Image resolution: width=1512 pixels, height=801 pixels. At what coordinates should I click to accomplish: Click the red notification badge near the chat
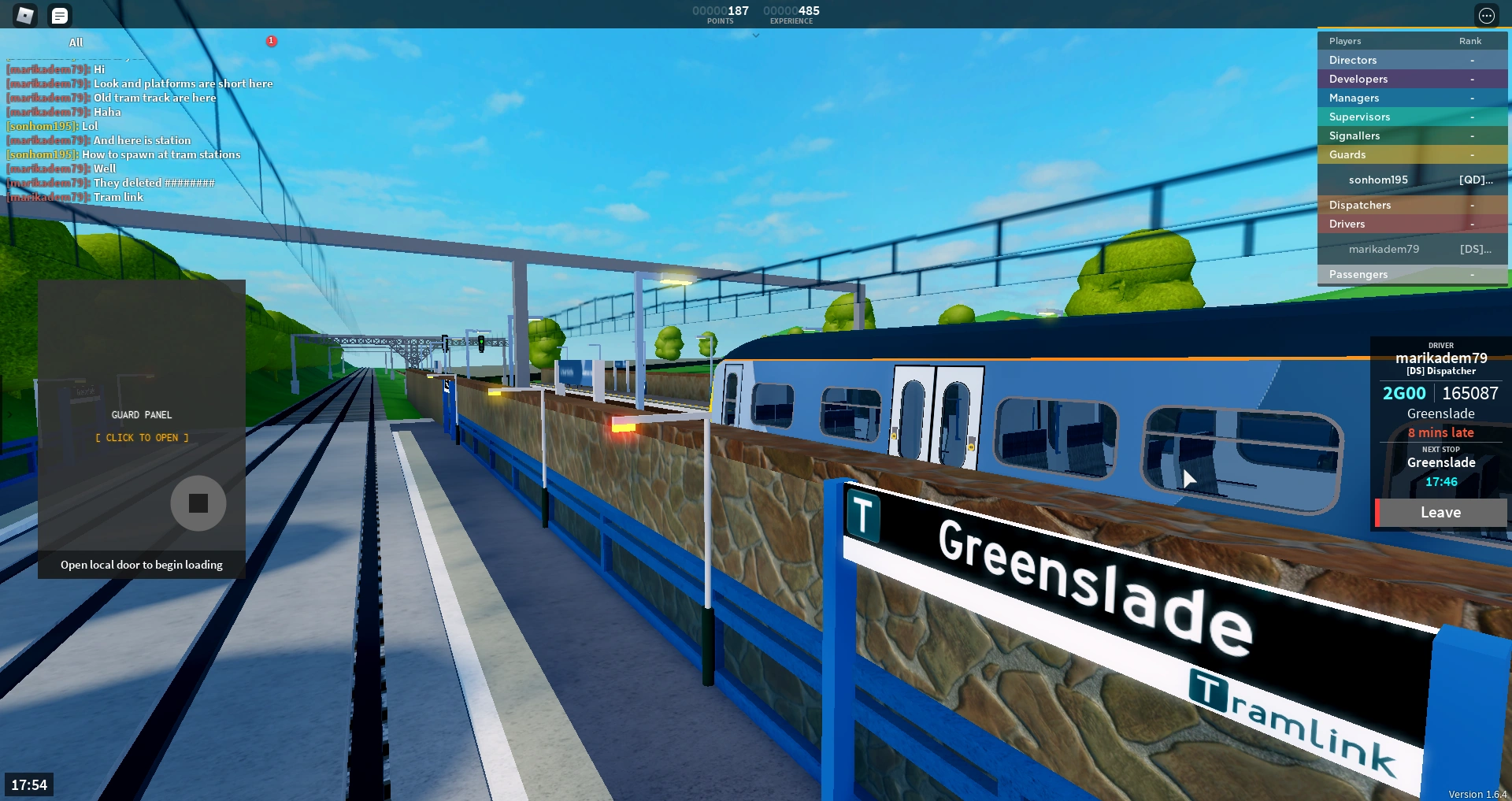tap(272, 42)
